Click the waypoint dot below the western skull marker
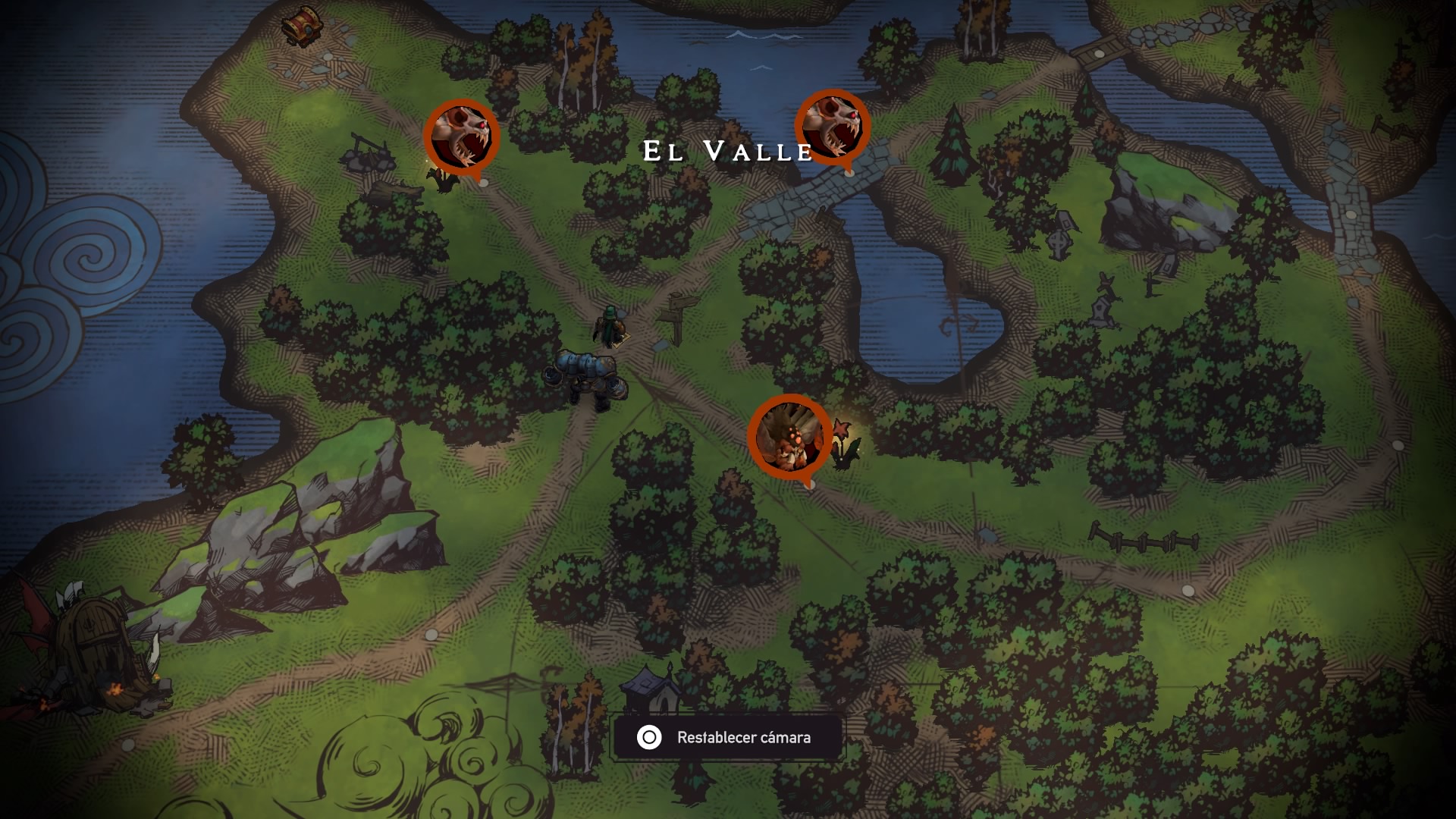 point(483,182)
